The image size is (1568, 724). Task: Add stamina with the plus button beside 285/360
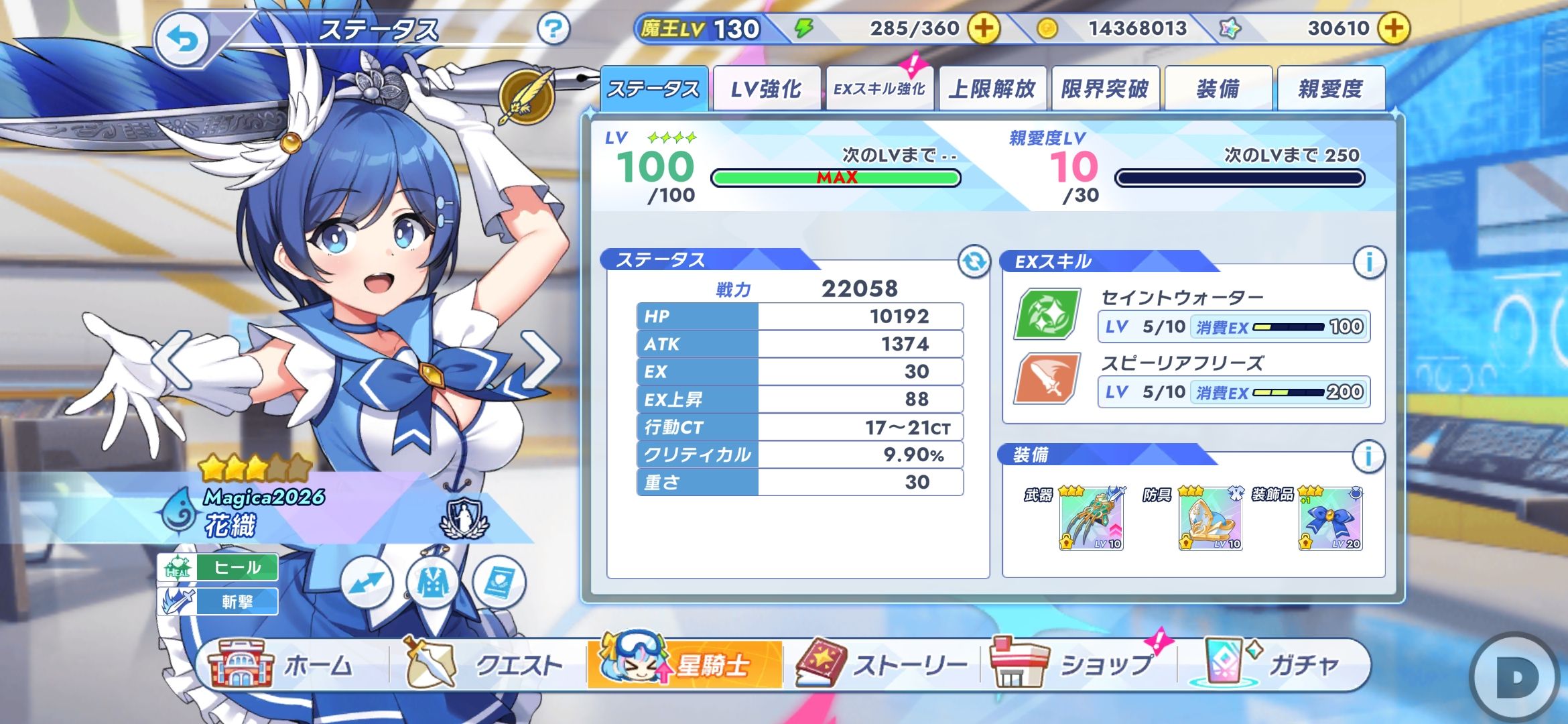tap(983, 29)
